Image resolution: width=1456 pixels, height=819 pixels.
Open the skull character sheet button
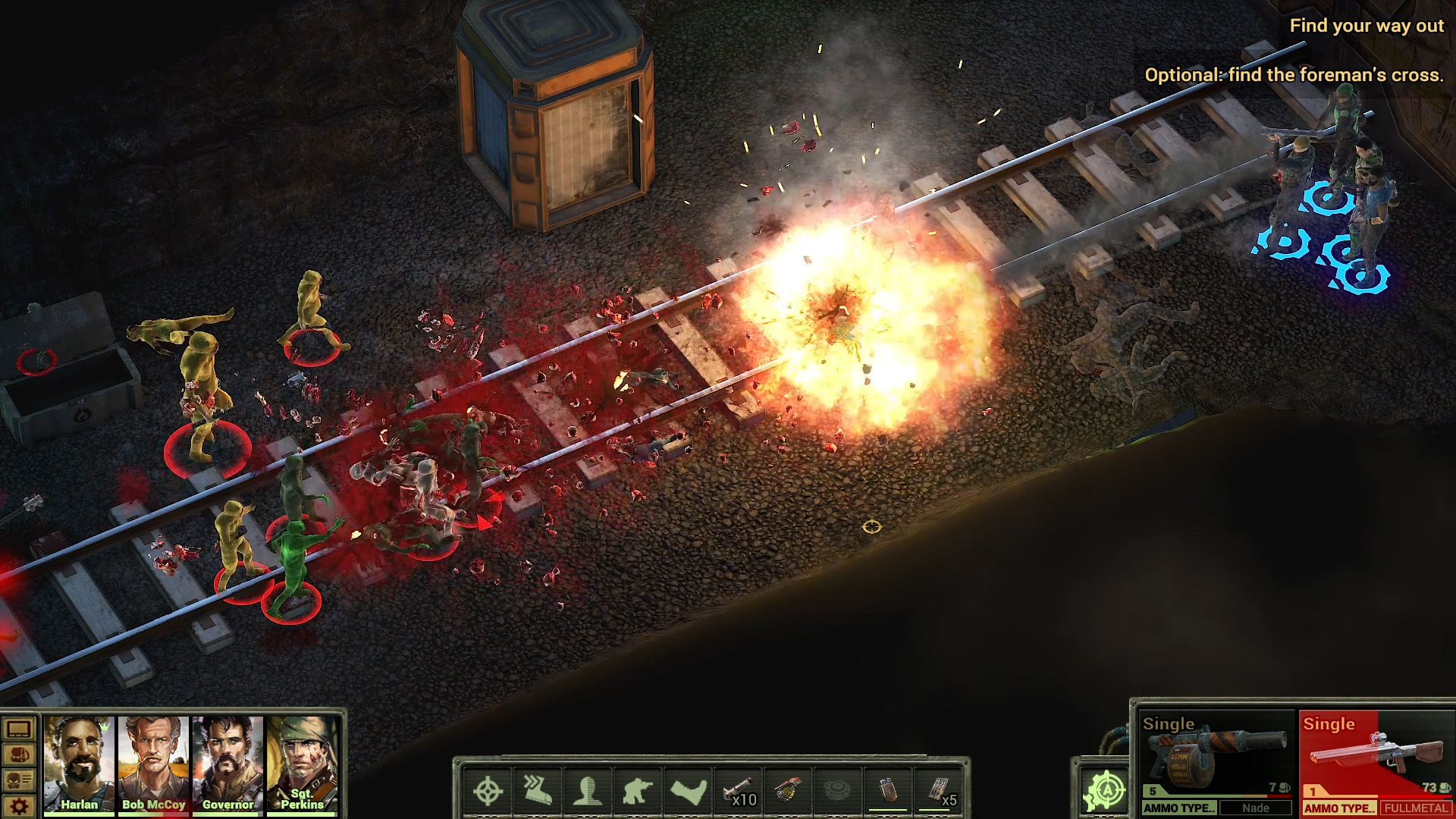pyautogui.click(x=19, y=780)
